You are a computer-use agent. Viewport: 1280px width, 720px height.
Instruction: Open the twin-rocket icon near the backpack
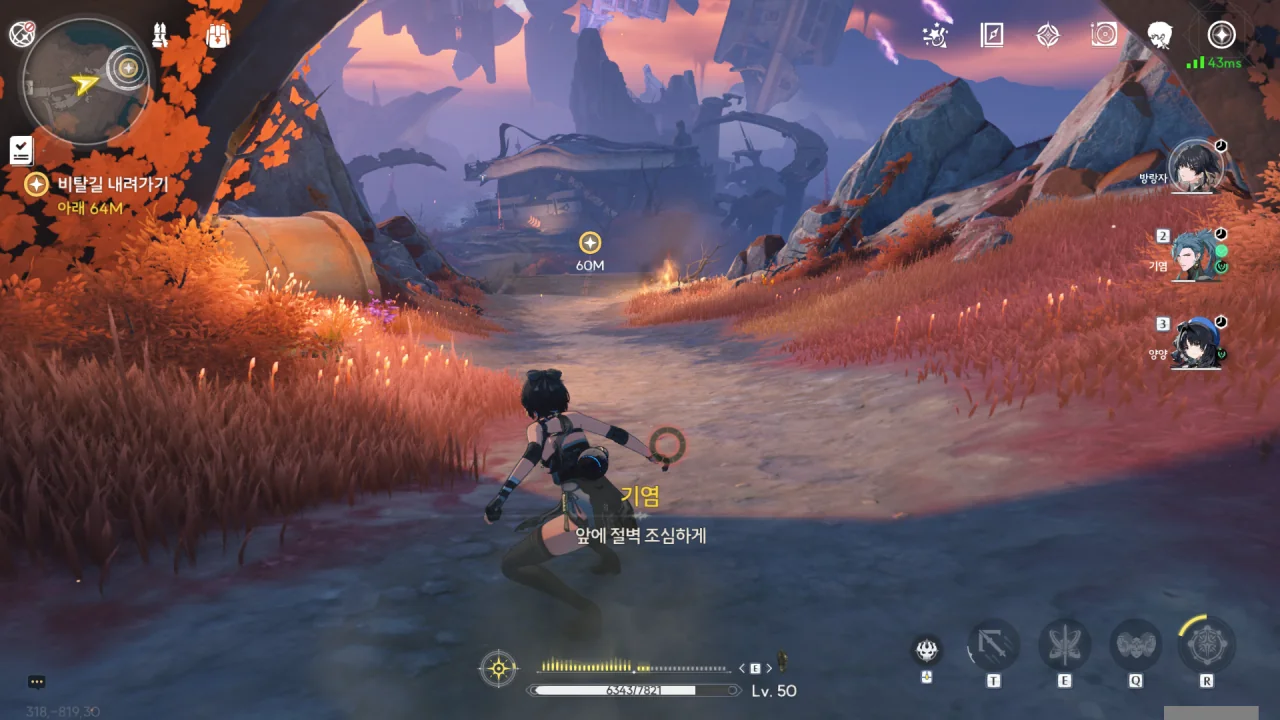[160, 35]
